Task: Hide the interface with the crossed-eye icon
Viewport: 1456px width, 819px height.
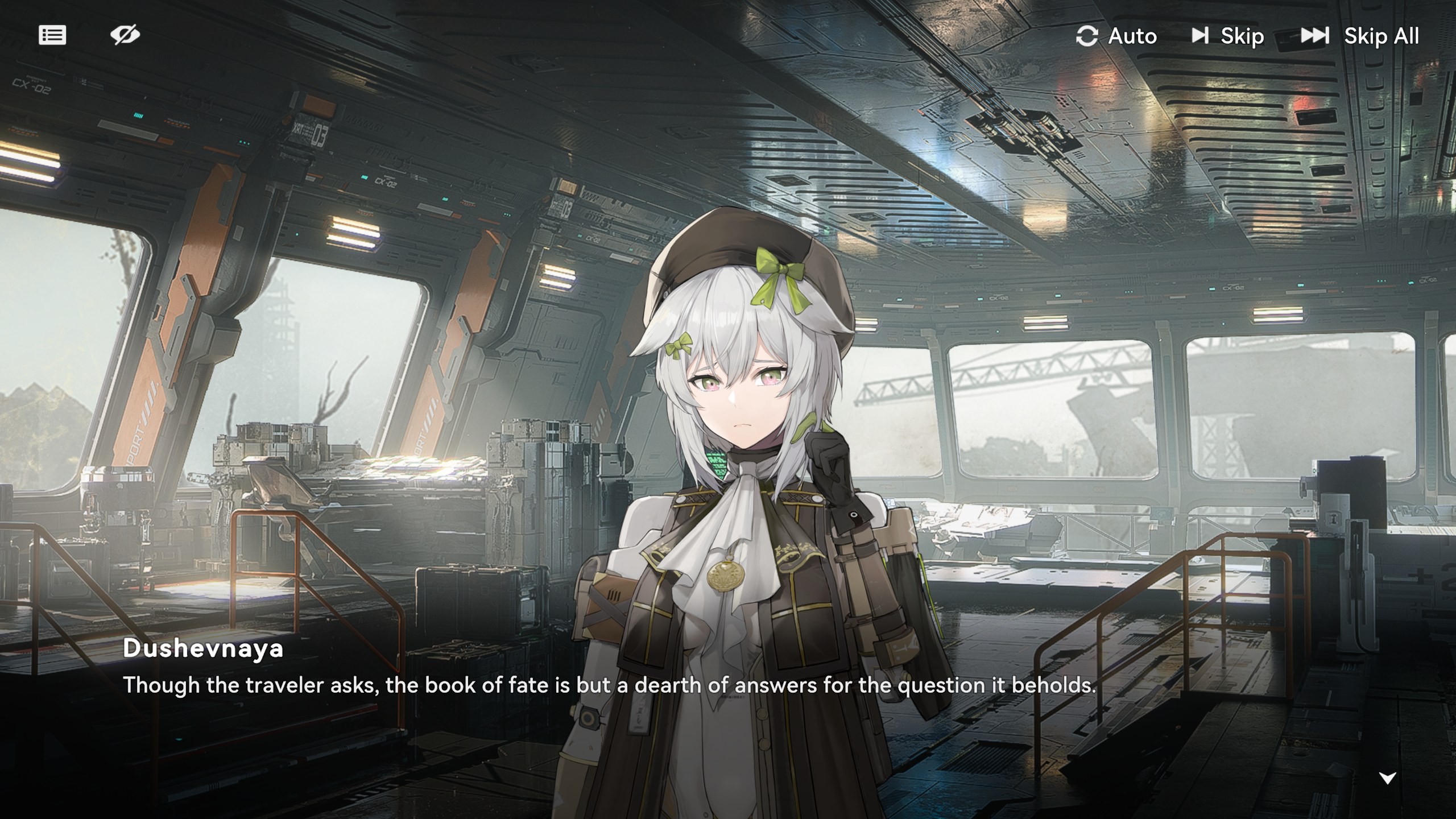Action: (x=125, y=35)
